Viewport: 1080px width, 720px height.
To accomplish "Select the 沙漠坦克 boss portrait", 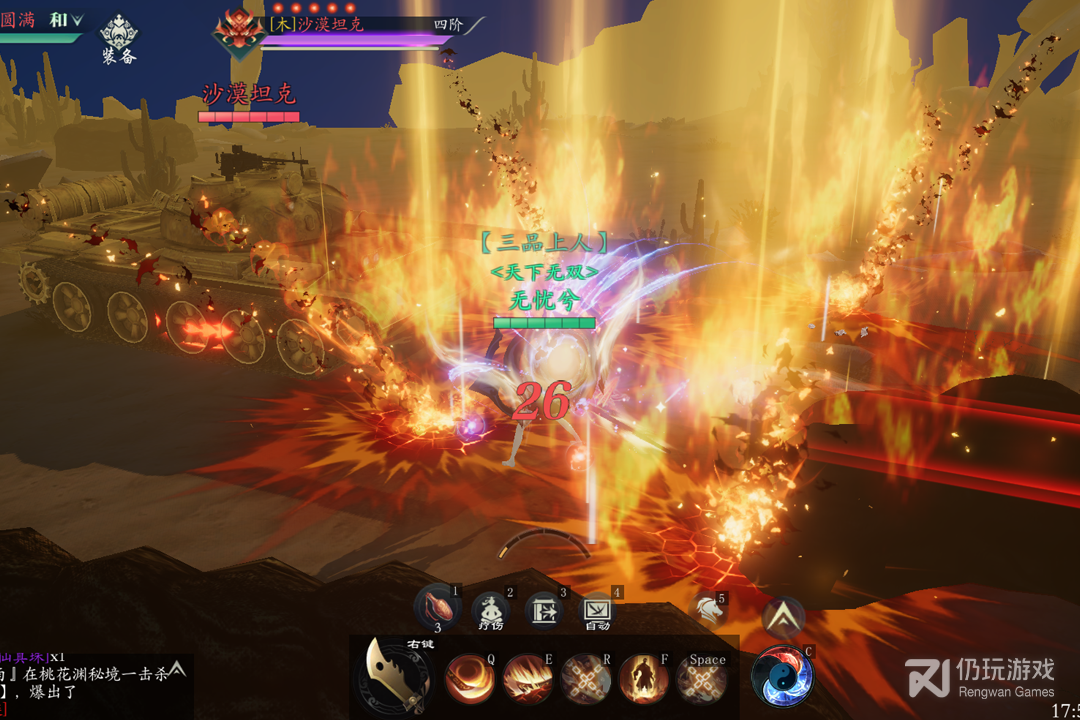I will [238, 31].
